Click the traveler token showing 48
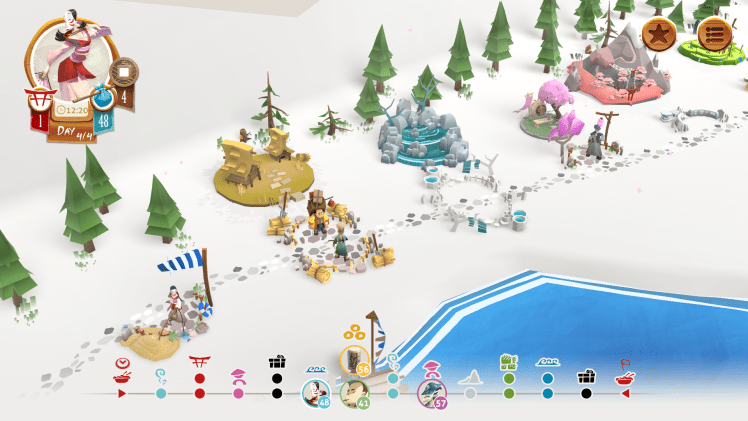 click(x=316, y=393)
